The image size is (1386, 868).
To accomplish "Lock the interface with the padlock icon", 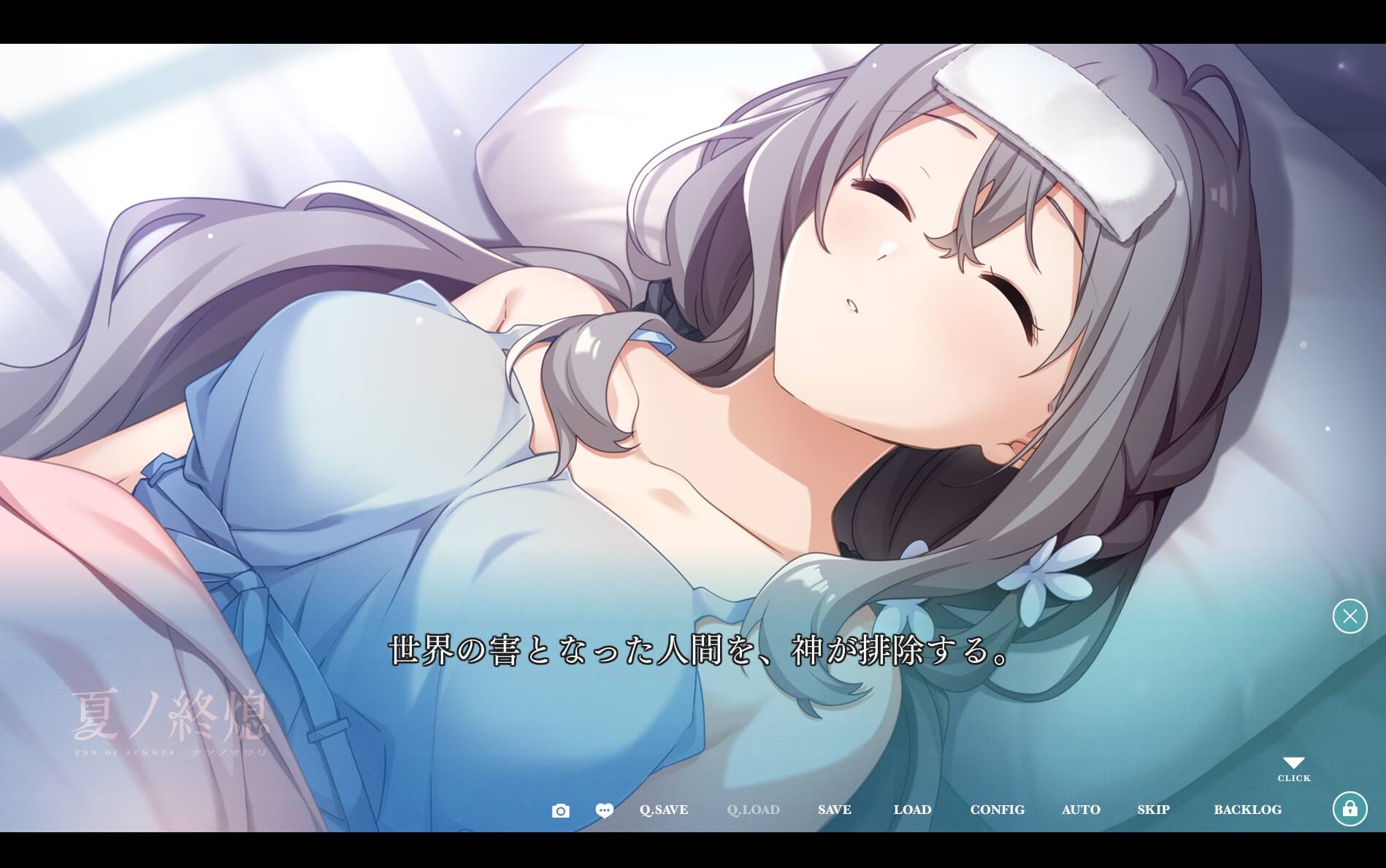I will (1349, 809).
